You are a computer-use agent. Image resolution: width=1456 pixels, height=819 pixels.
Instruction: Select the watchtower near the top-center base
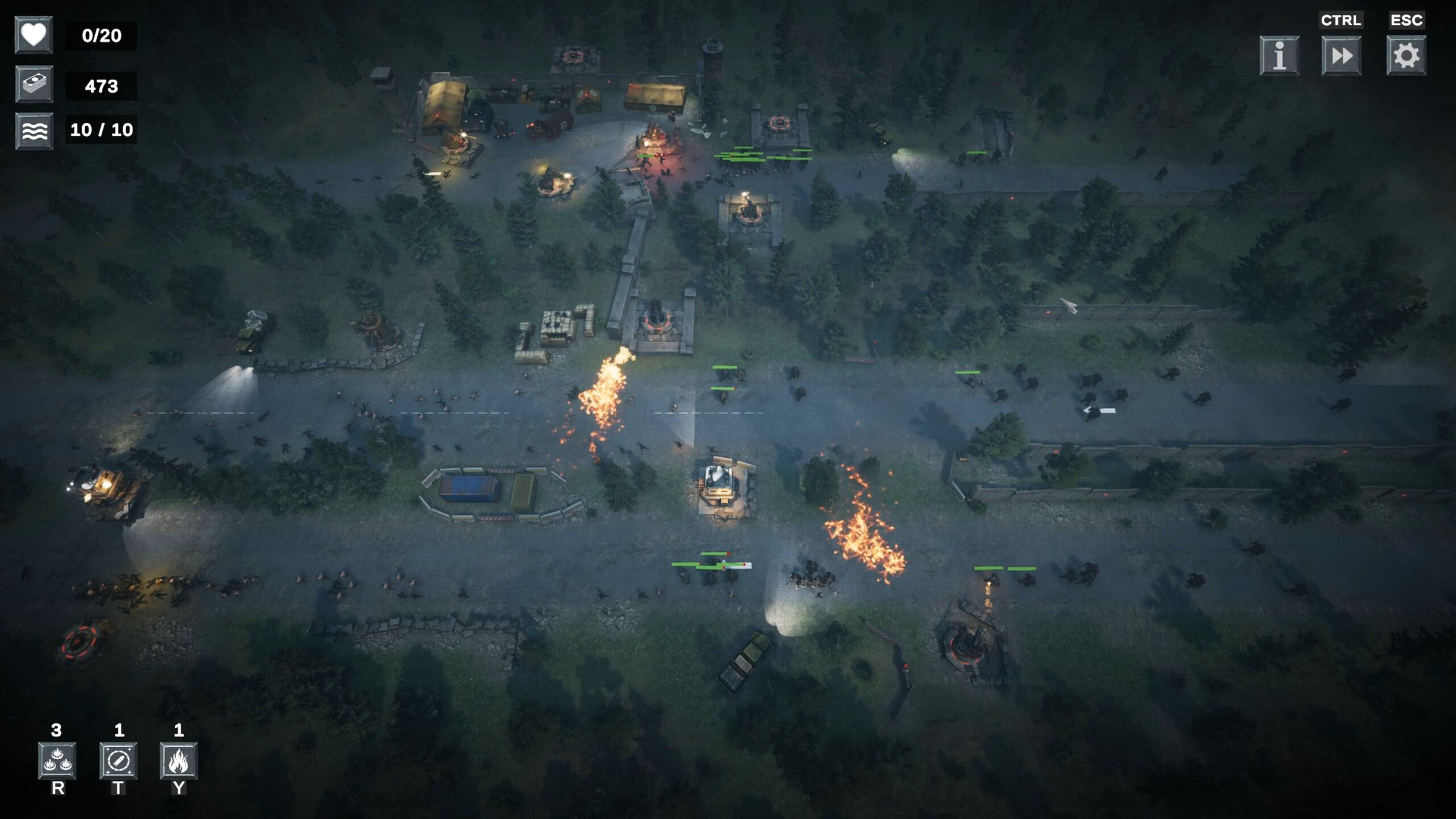712,54
